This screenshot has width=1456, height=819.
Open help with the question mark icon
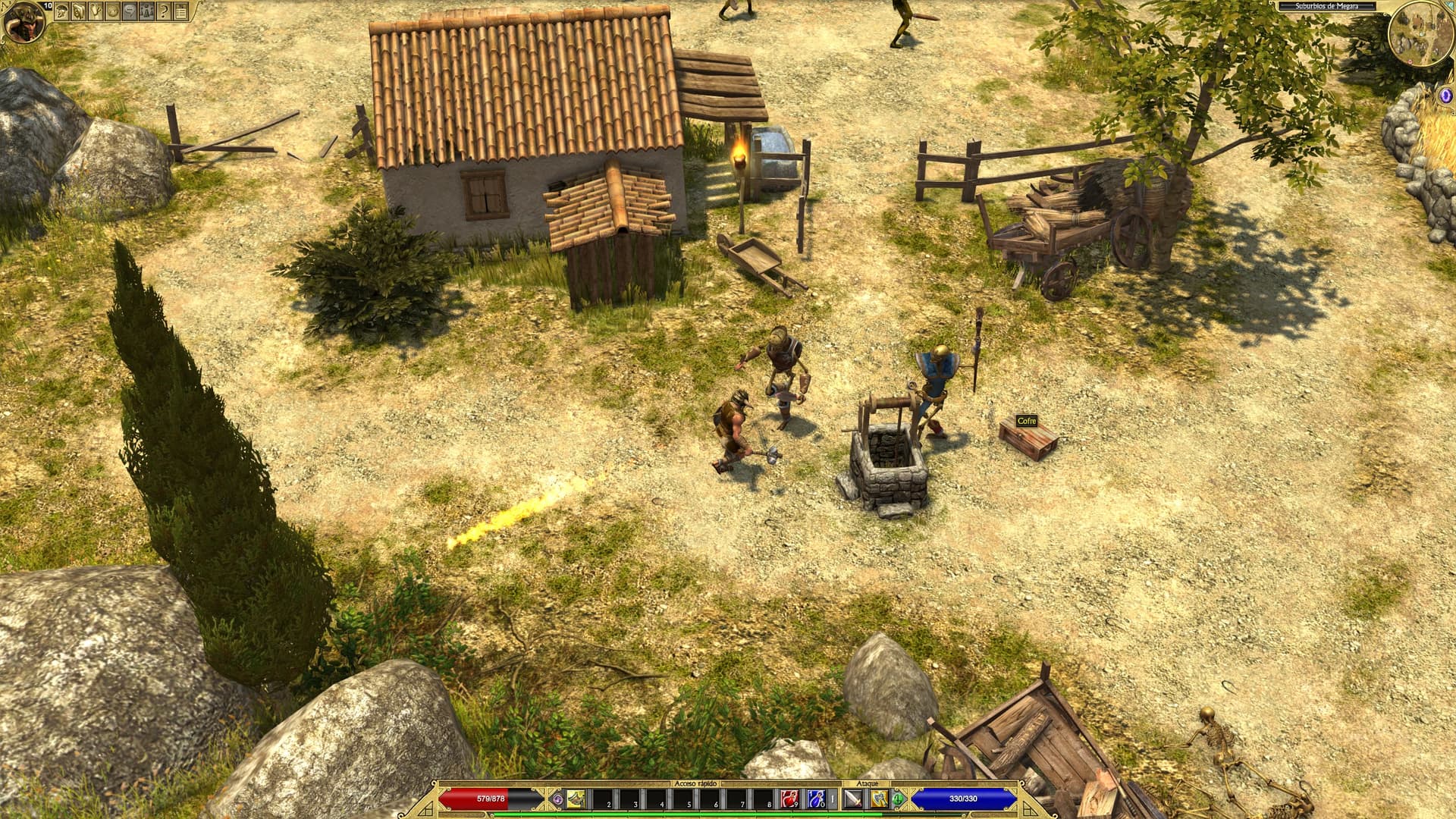[163, 11]
